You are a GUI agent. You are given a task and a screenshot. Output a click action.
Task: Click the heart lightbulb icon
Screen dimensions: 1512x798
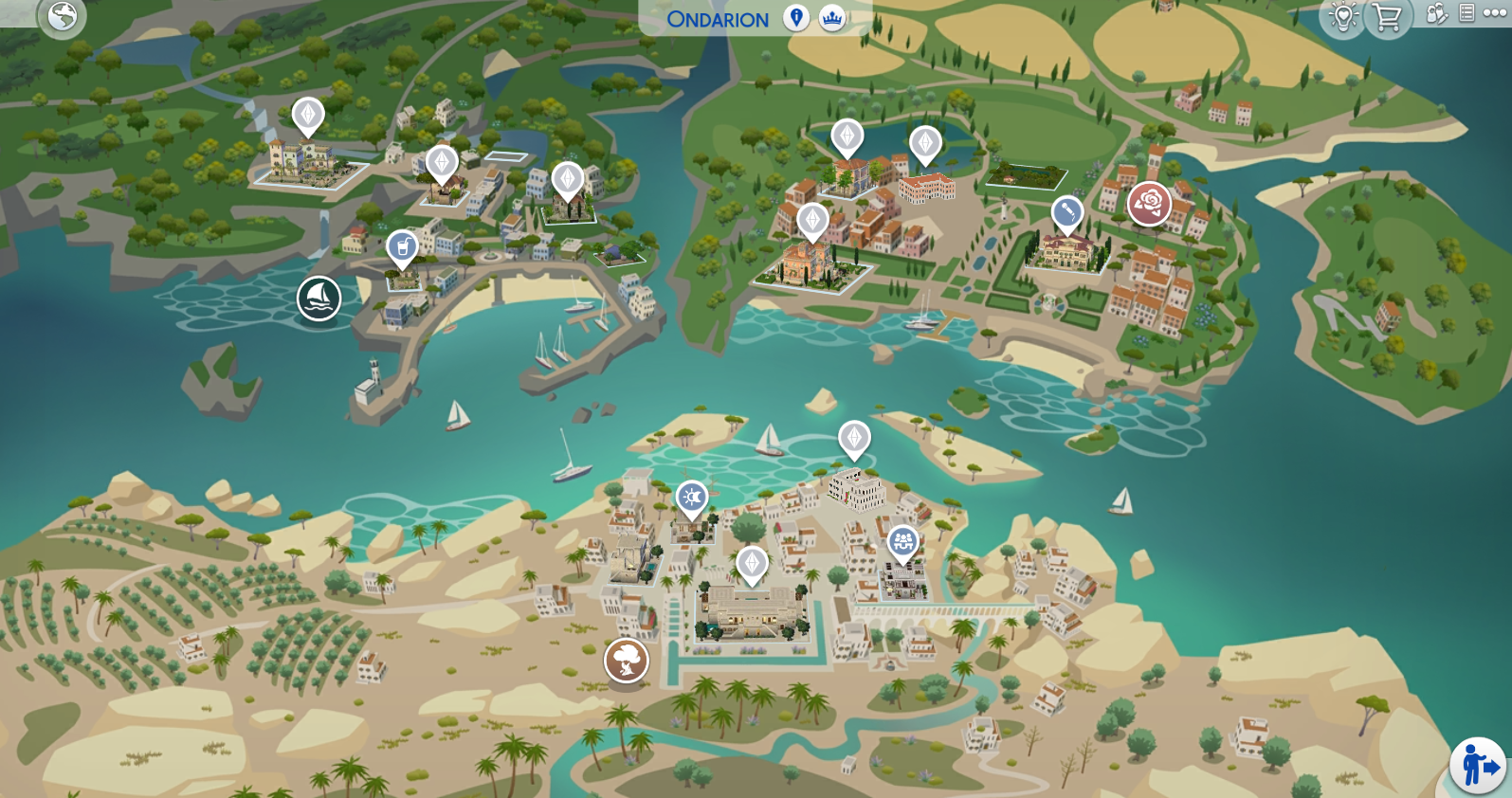[x=1342, y=17]
